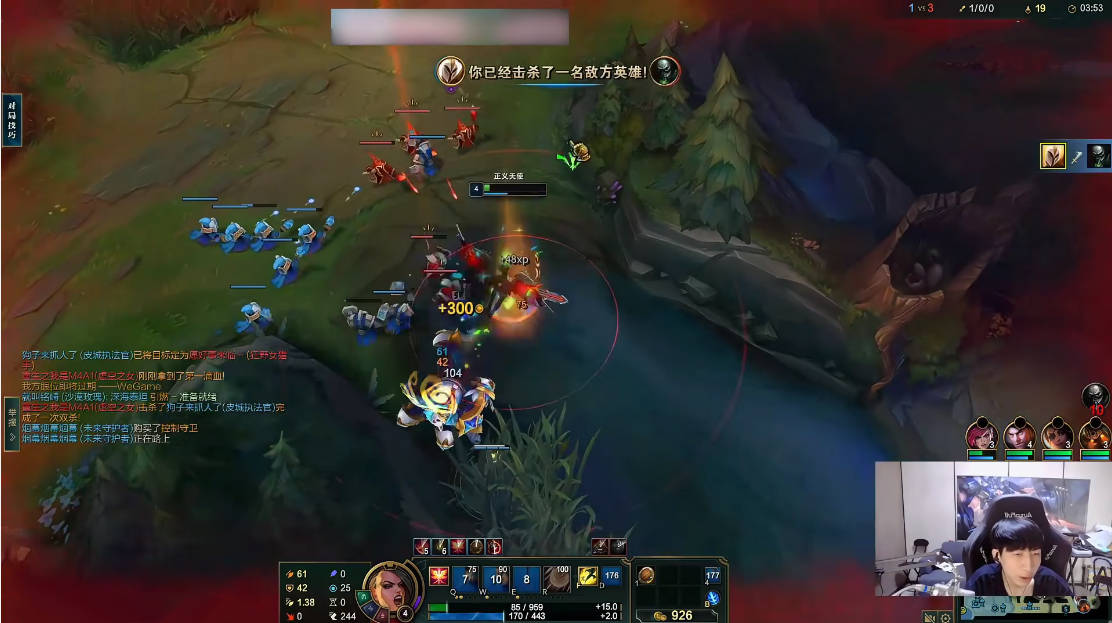Click the blue recall button

pos(713,598)
